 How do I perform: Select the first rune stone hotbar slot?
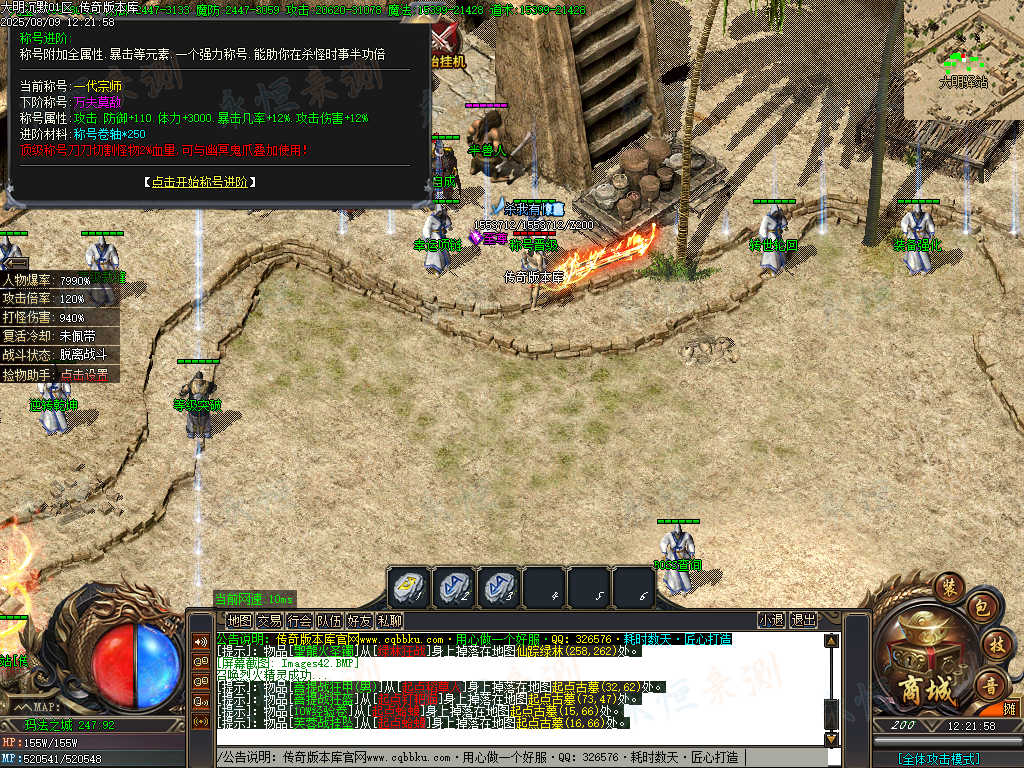click(410, 587)
